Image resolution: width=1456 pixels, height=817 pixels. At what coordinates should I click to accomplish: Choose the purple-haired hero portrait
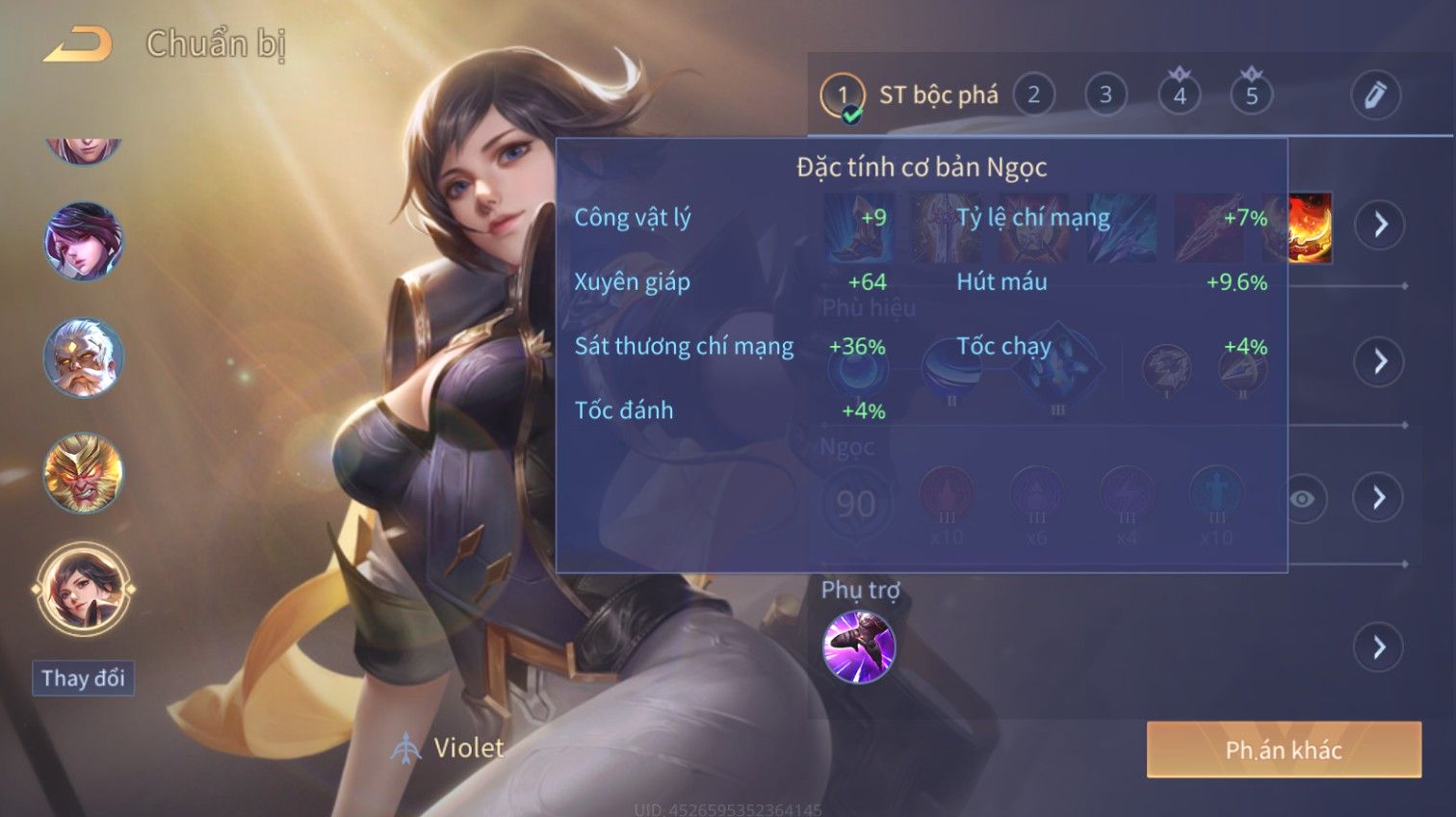click(84, 241)
